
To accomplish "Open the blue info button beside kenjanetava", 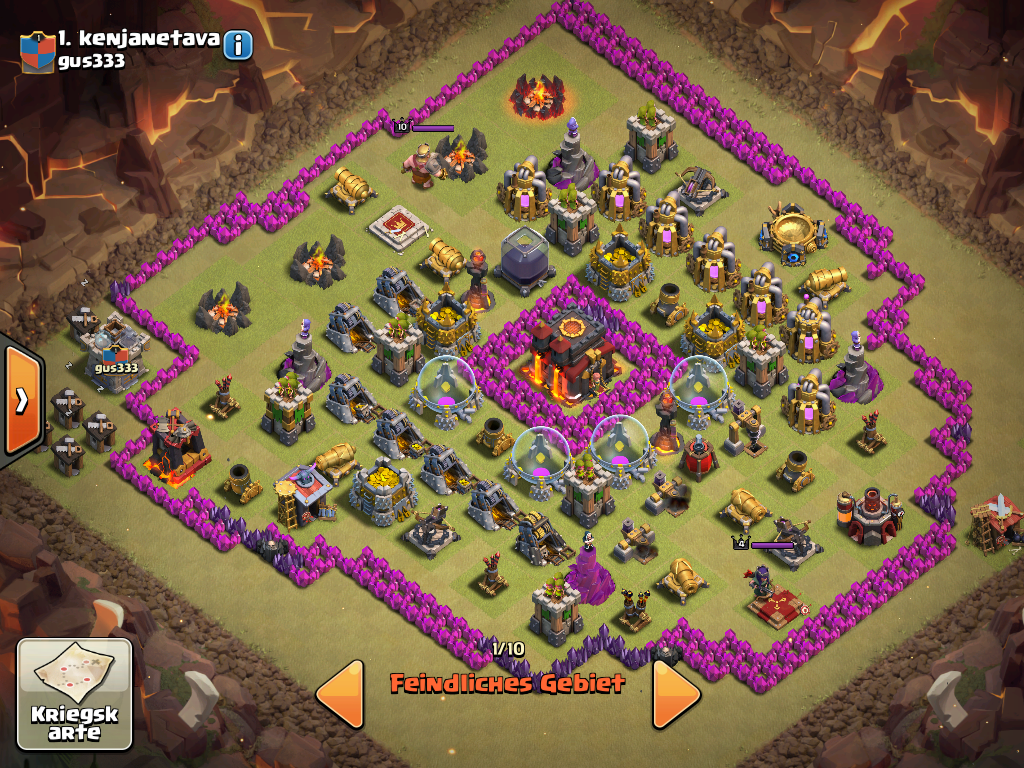I will [238, 45].
